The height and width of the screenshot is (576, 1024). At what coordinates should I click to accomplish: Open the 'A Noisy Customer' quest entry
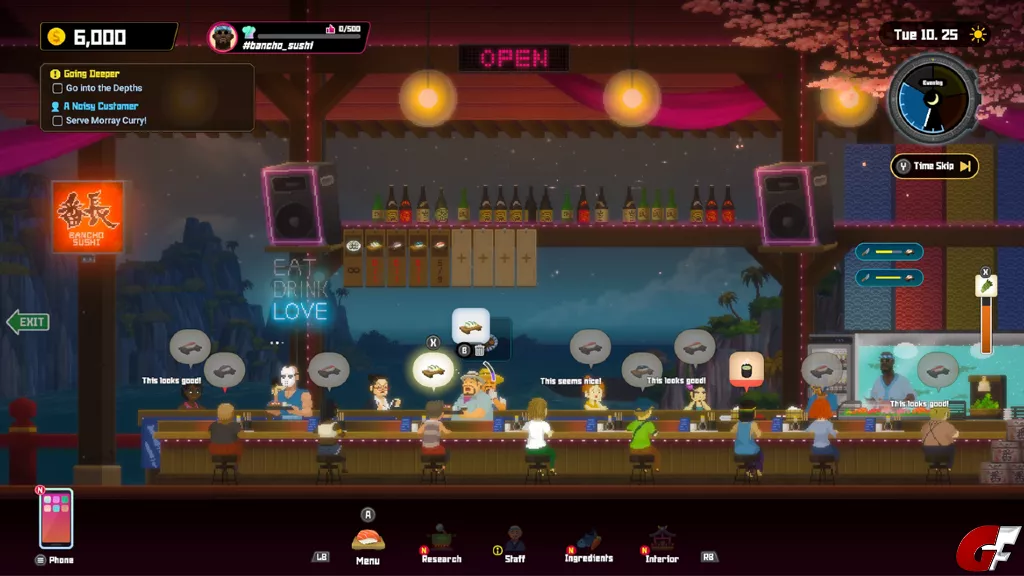pyautogui.click(x=100, y=106)
